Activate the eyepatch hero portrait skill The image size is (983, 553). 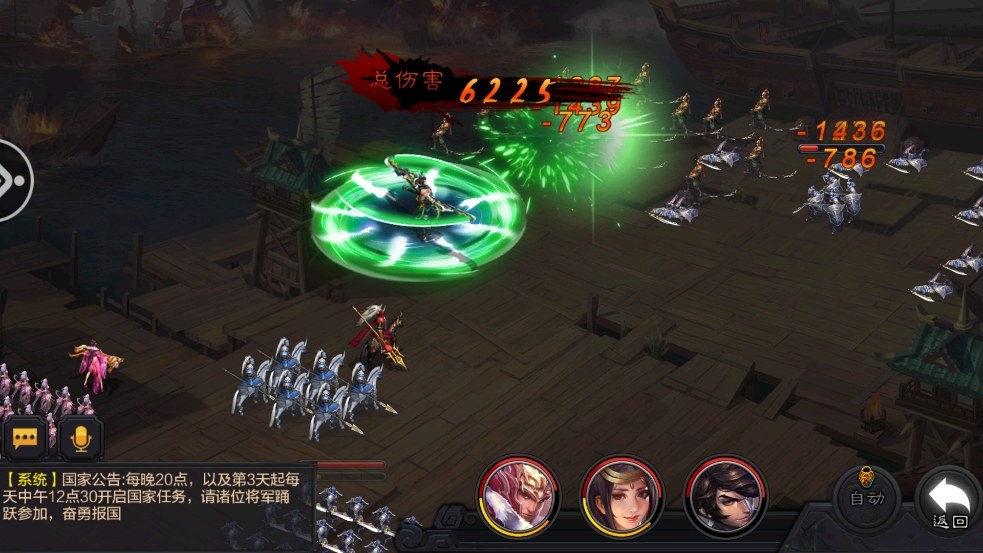(725, 496)
